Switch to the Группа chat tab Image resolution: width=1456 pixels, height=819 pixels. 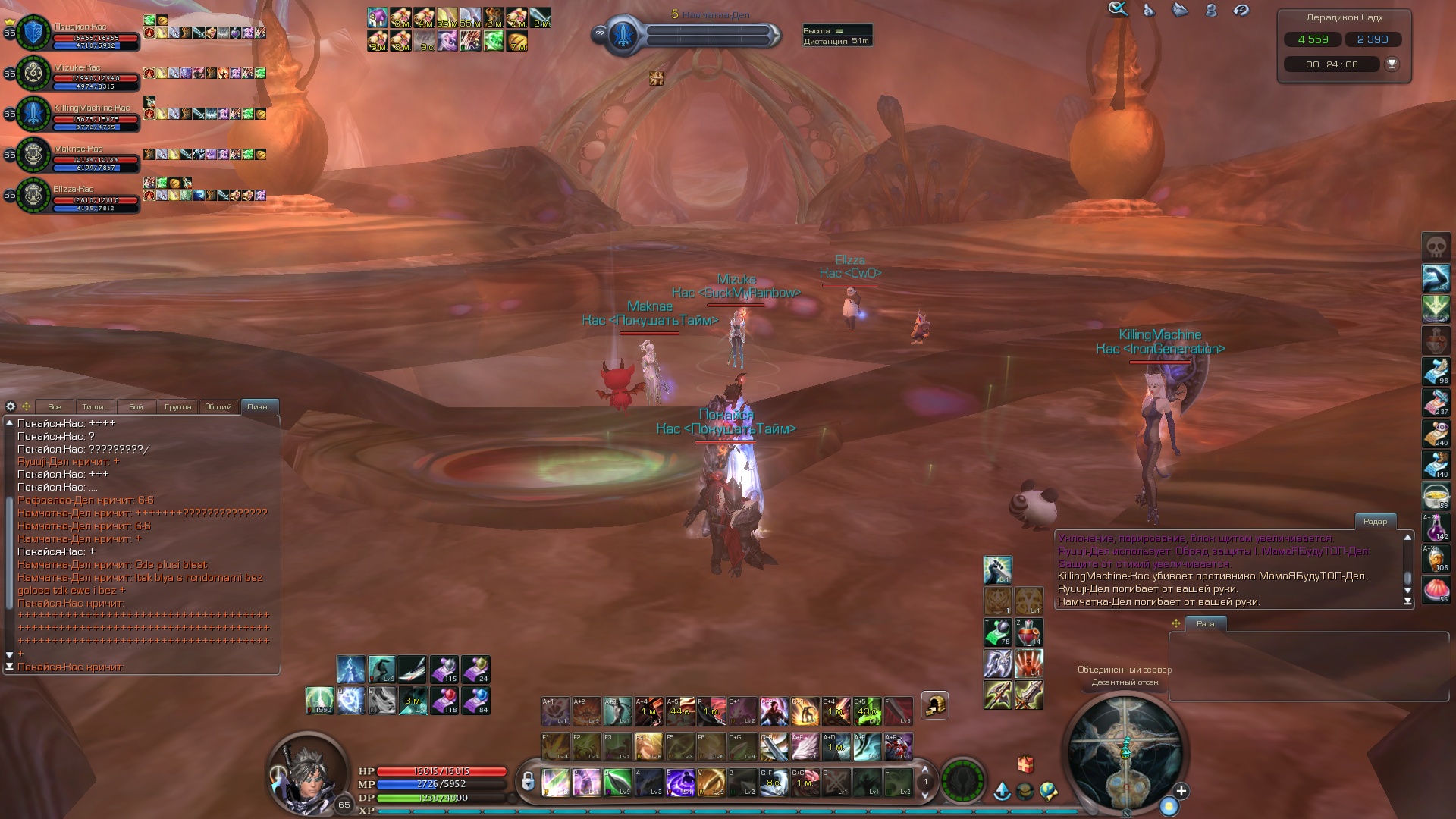pos(177,407)
